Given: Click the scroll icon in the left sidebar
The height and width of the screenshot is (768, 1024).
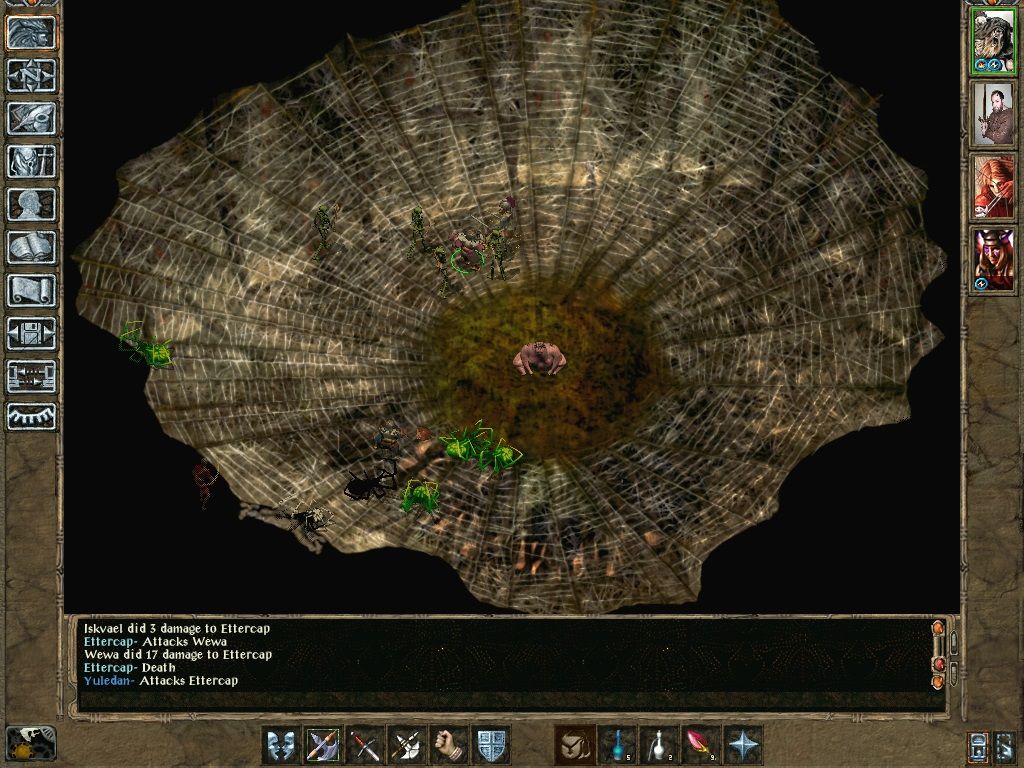Looking at the screenshot, I should tap(32, 291).
